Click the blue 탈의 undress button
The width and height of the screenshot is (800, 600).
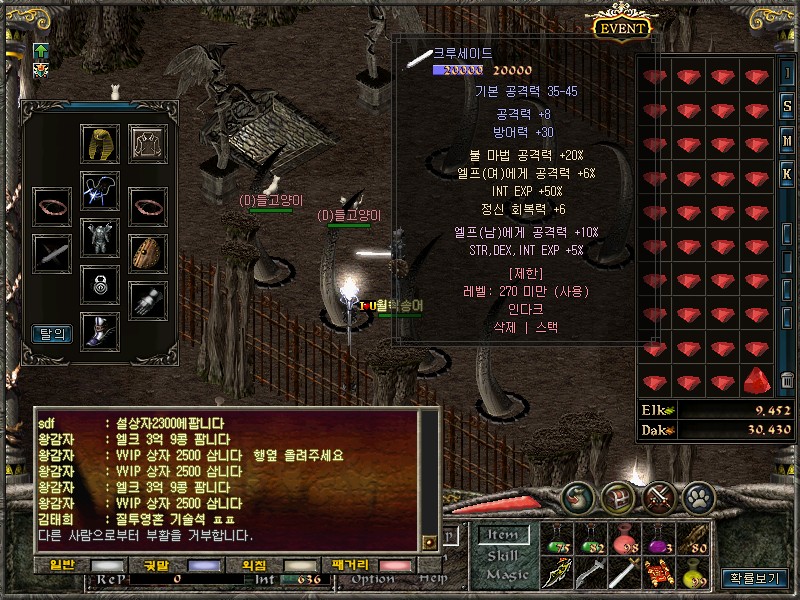[x=52, y=333]
